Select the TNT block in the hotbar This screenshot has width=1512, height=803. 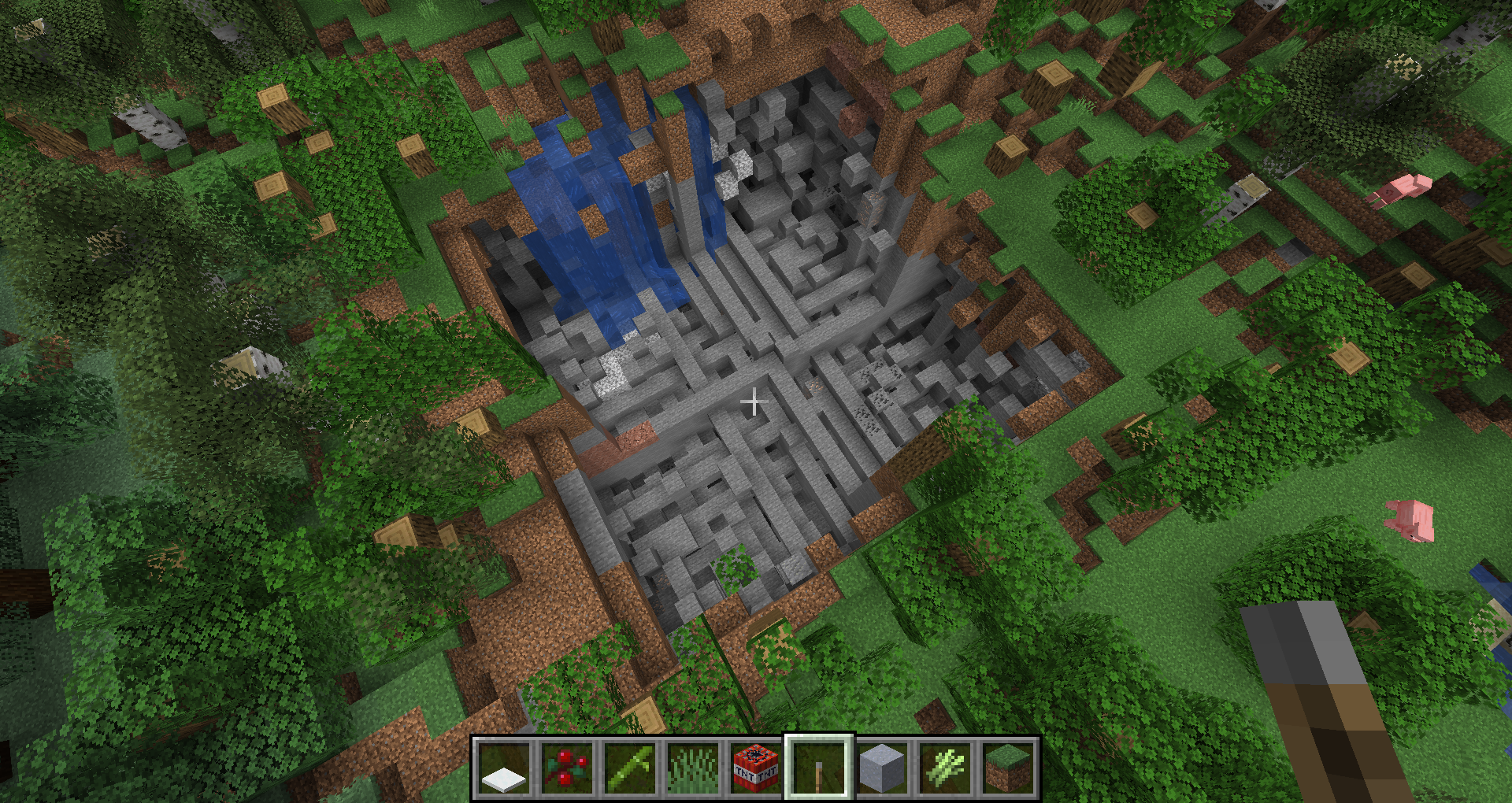756,768
